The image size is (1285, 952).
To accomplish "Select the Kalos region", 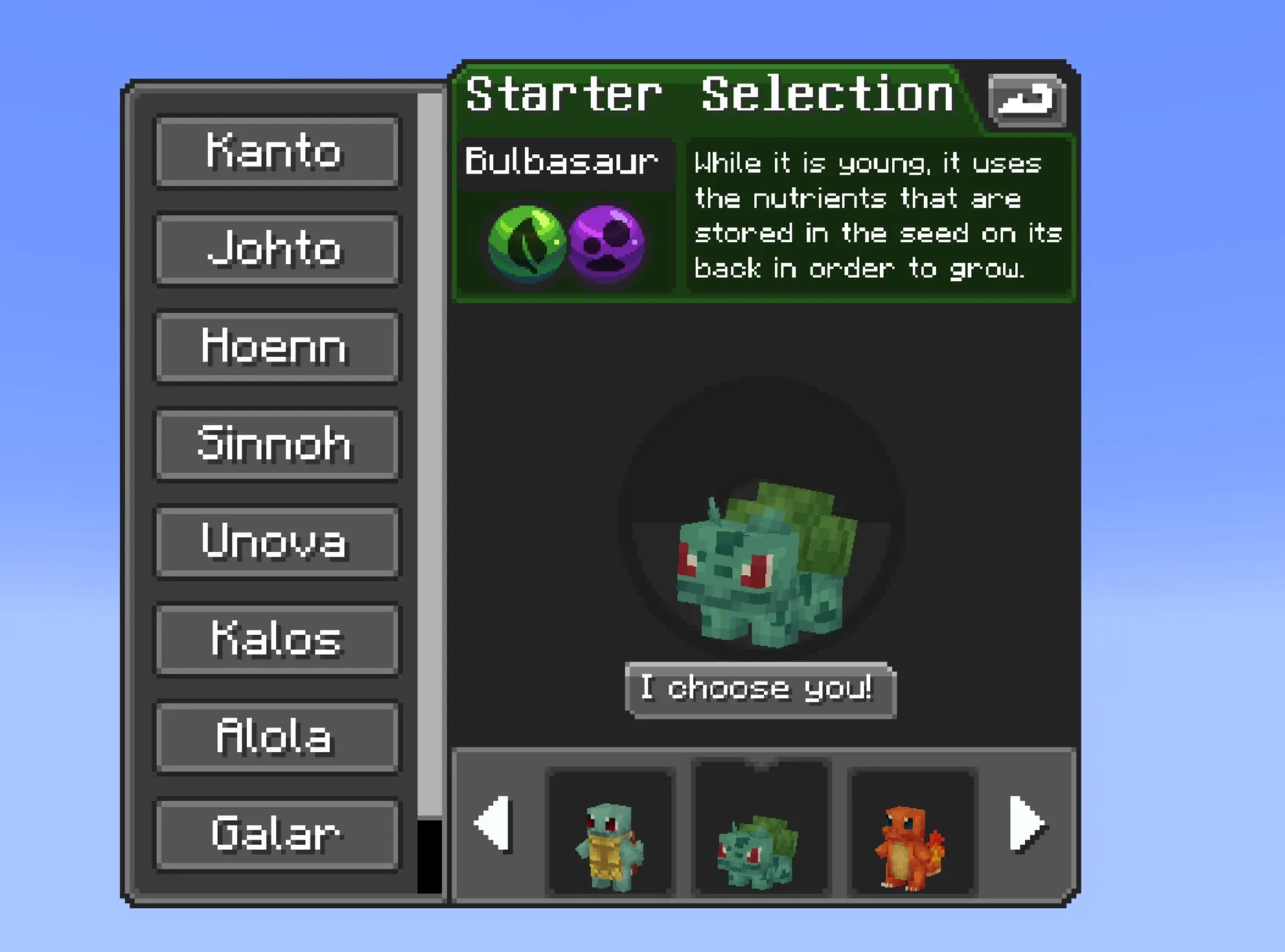I will click(x=277, y=640).
